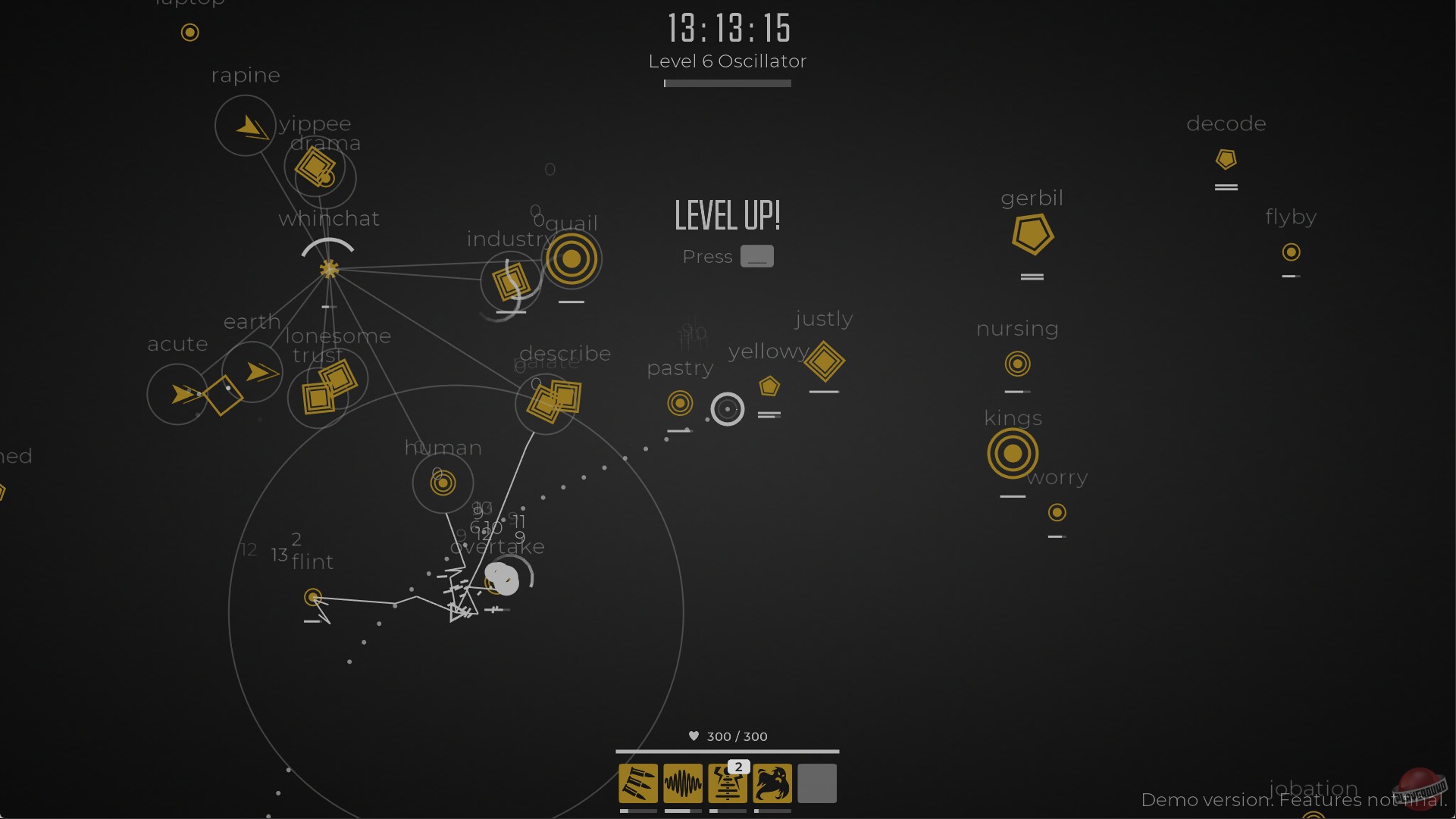This screenshot has height=819, width=1456.
Task: Click the stamp logo in the bottom-right corner
Action: click(x=1418, y=789)
